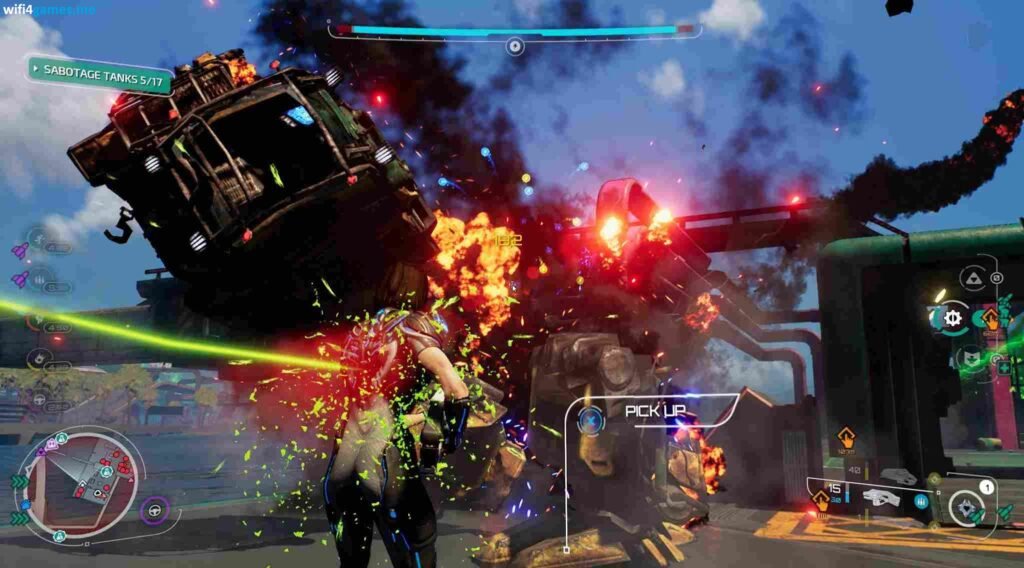Select the triangle icon in top ability ring
The image size is (1024, 568).
coord(971,278)
